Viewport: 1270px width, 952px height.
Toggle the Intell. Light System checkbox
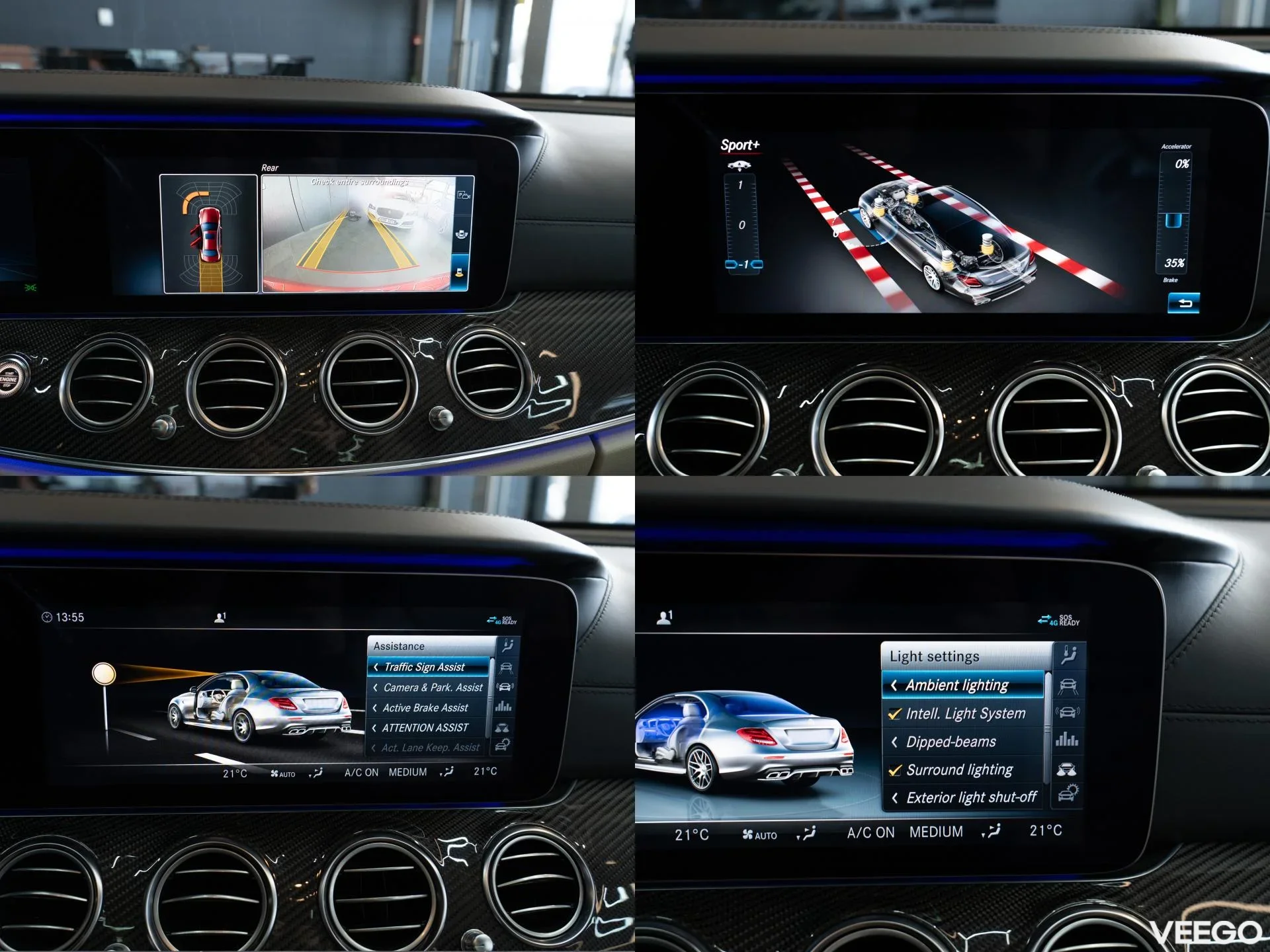point(896,714)
